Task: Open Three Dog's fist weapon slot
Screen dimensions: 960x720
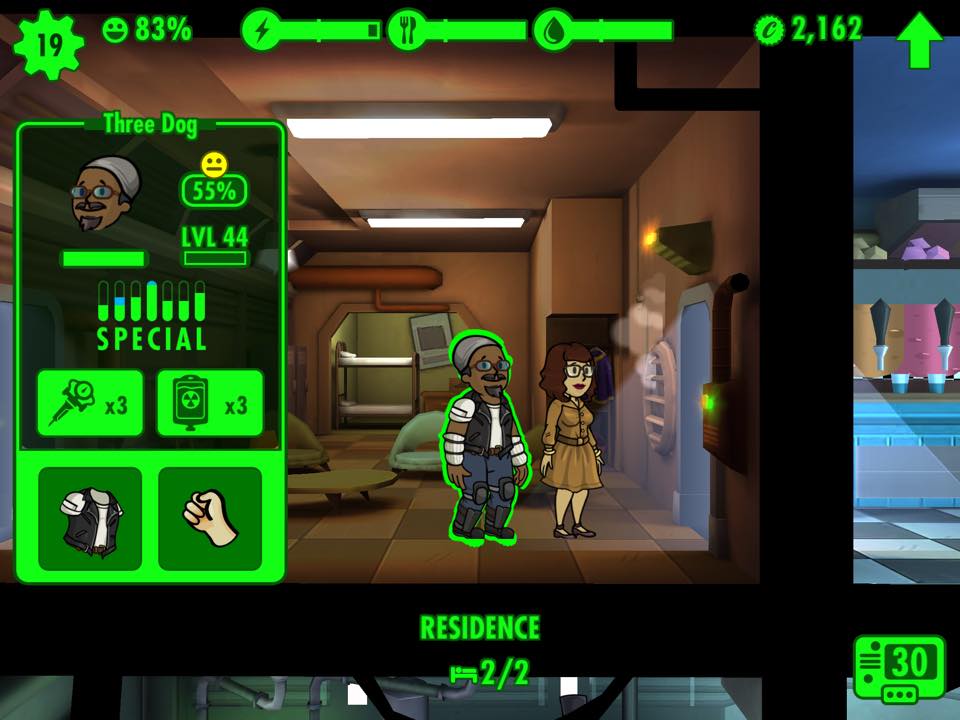Action: coord(210,519)
